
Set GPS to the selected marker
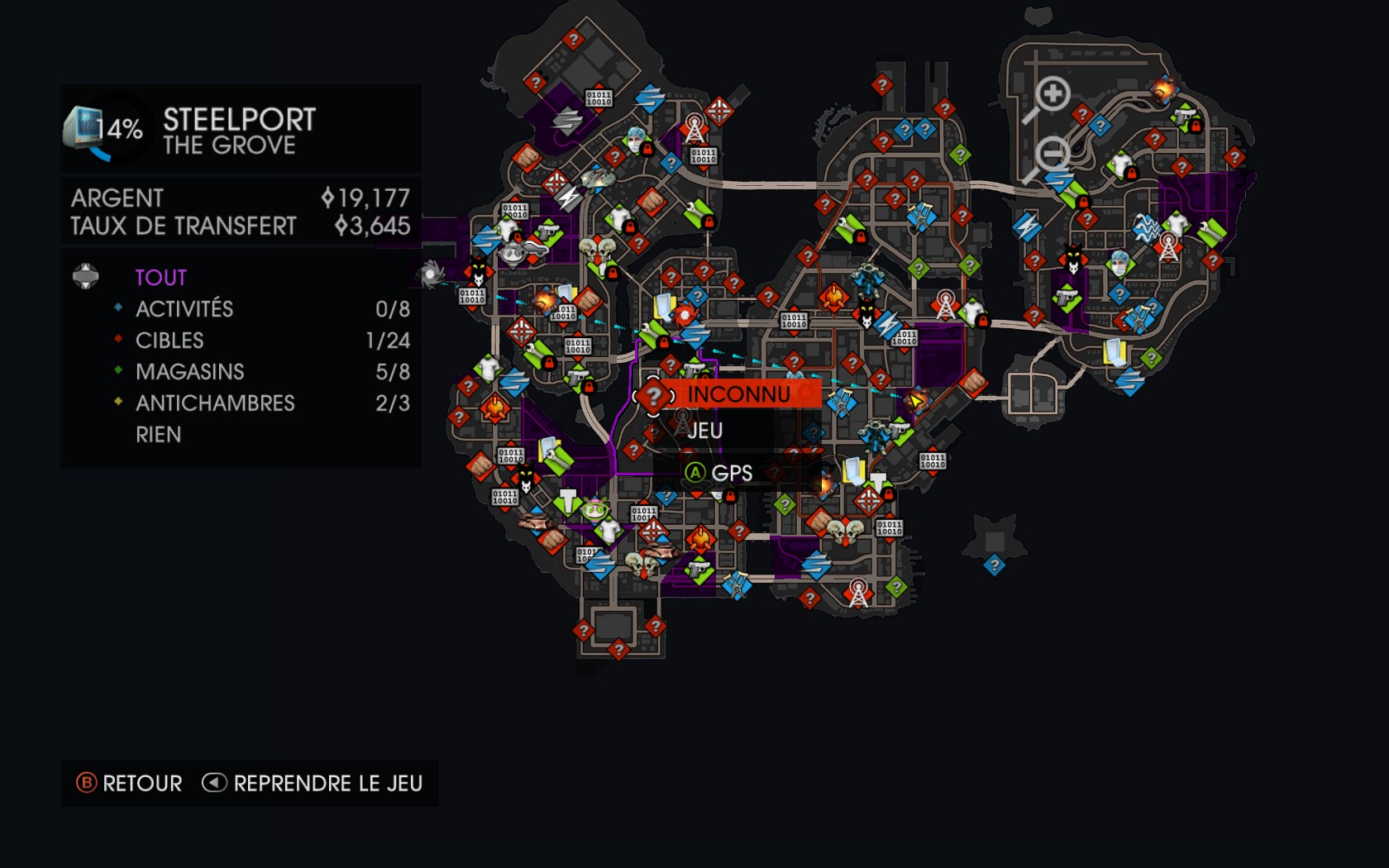(x=719, y=473)
